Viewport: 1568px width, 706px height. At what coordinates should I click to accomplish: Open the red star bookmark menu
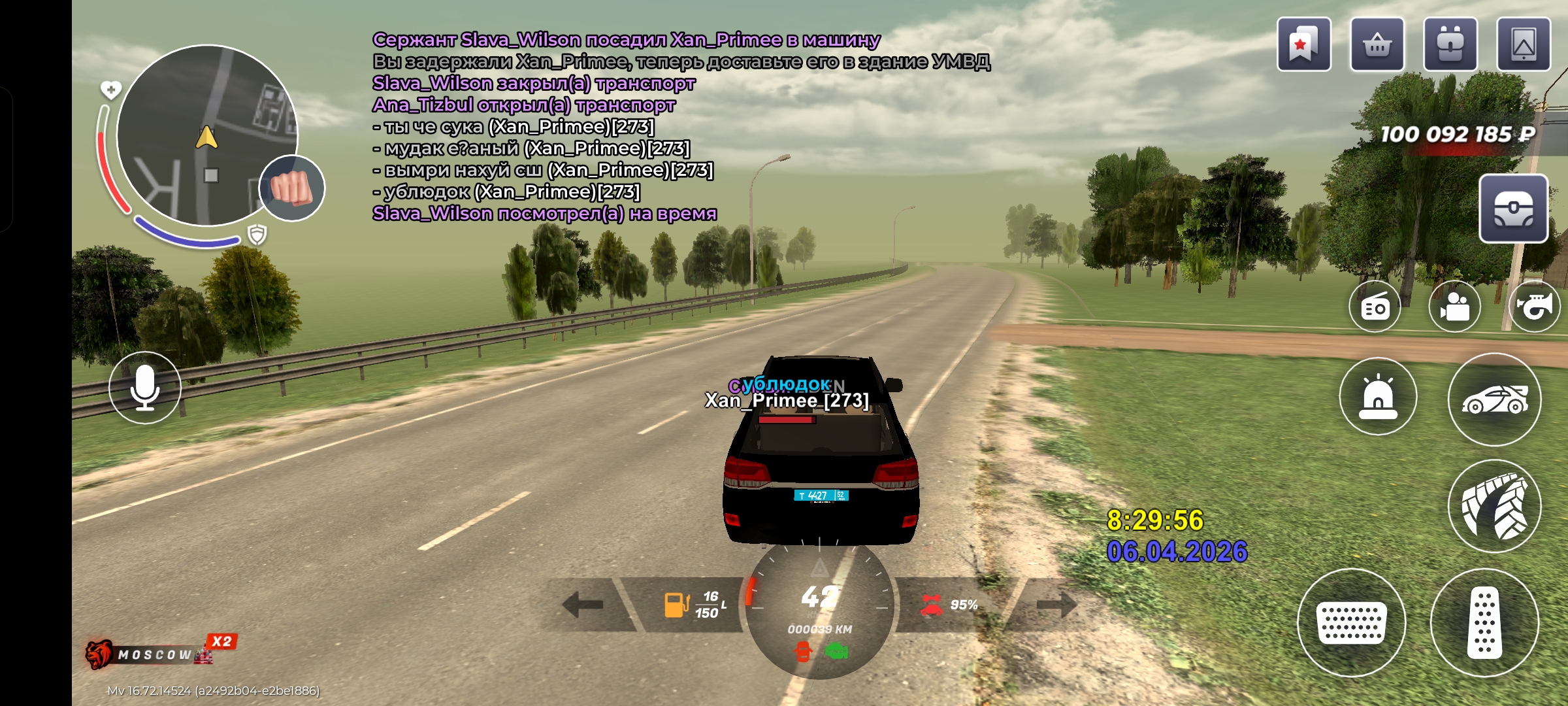coord(1303,44)
